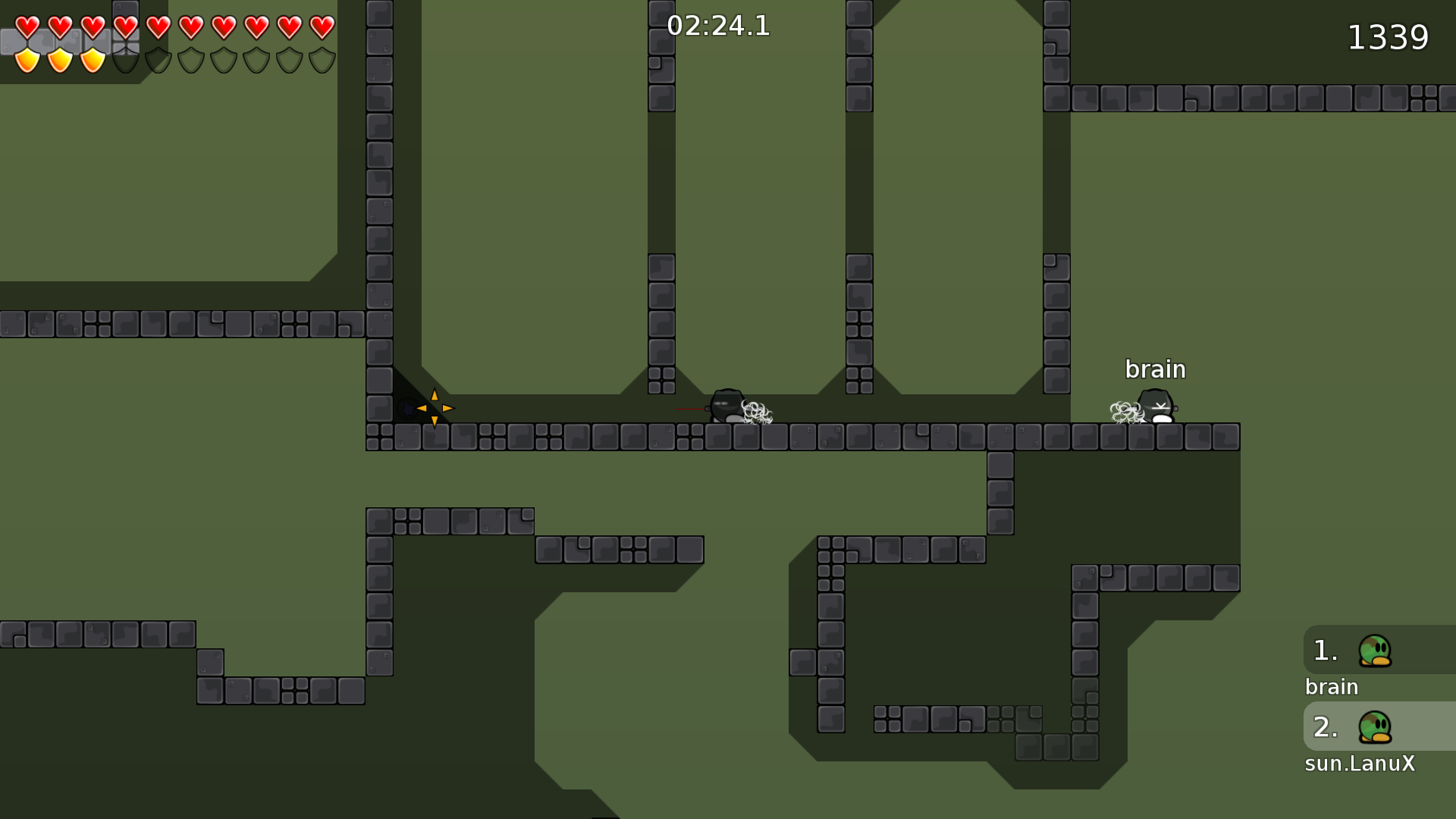This screenshot has width=1456, height=819.
Task: Click the player name label brain
Action: [1155, 369]
